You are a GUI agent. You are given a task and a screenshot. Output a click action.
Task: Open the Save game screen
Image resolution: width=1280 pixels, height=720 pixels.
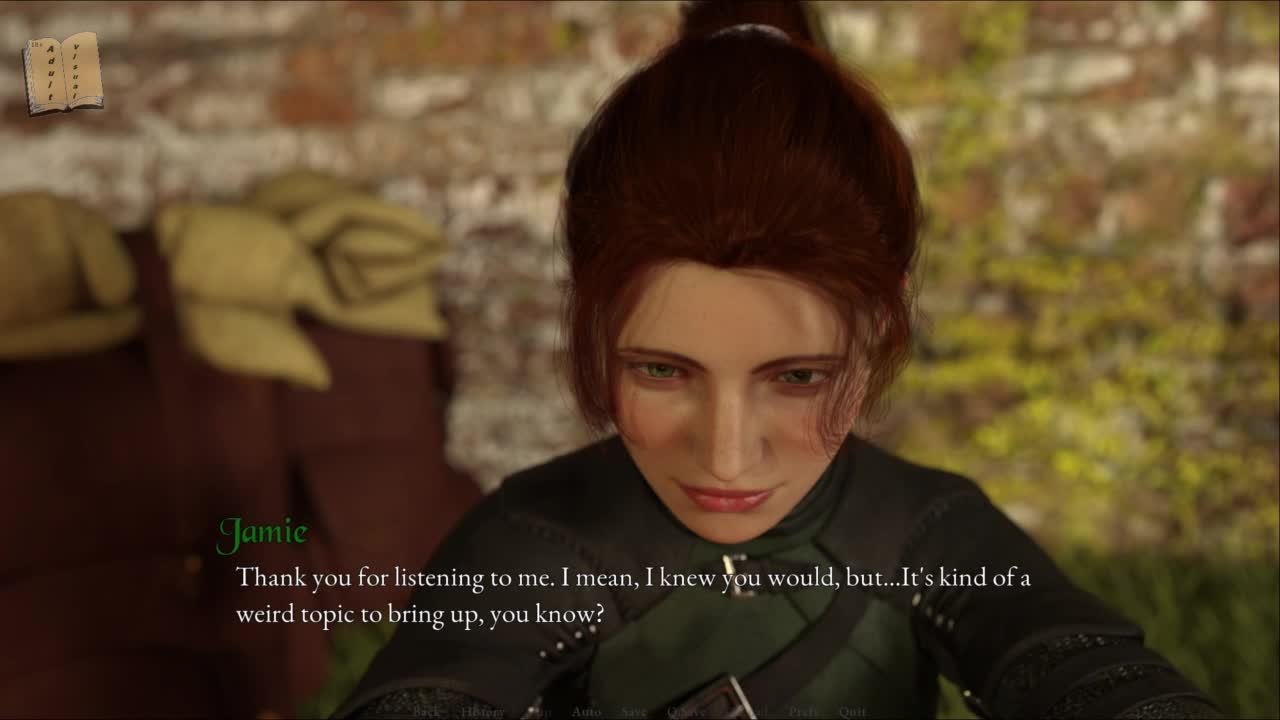coord(634,712)
